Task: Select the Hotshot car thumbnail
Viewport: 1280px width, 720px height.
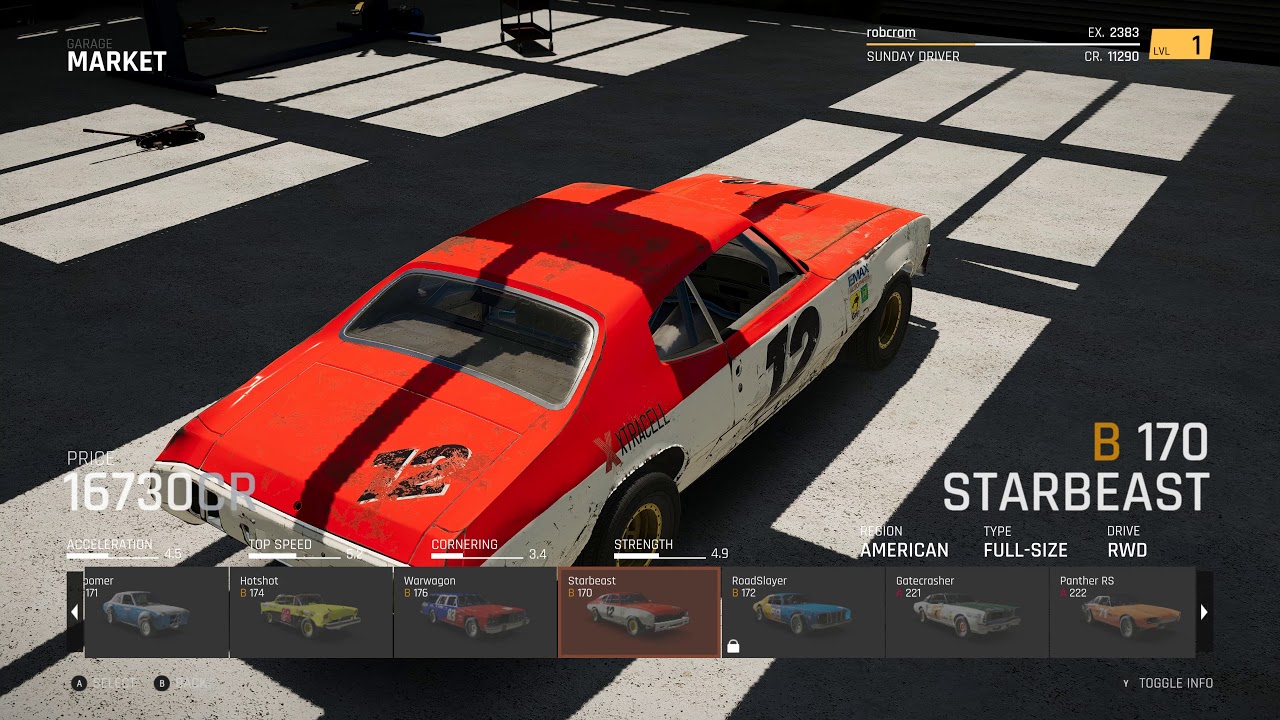Action: pos(311,612)
